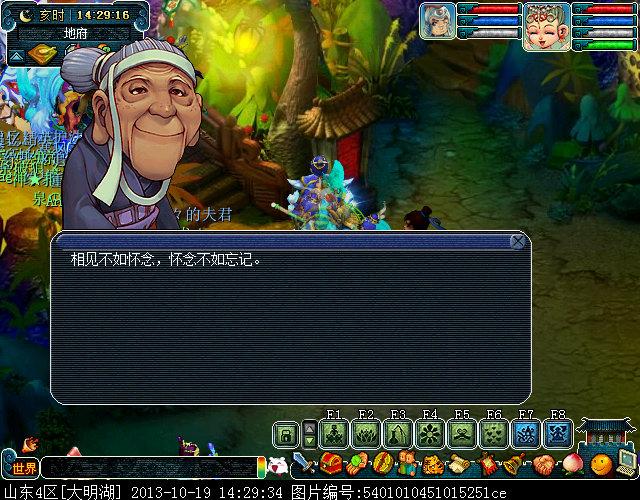Click the grey-haired pet portrait

click(437, 21)
